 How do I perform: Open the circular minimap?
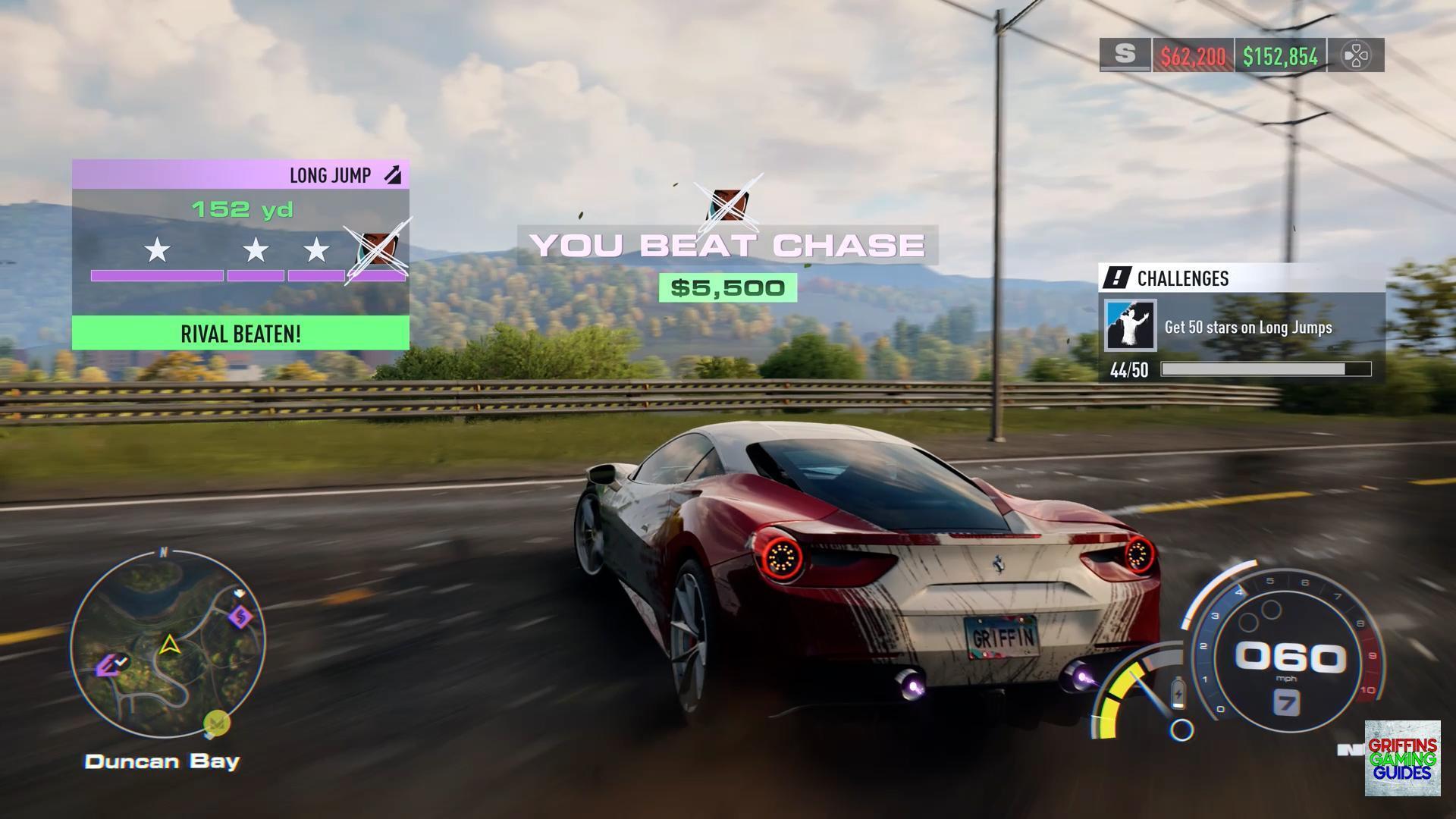pos(168,645)
